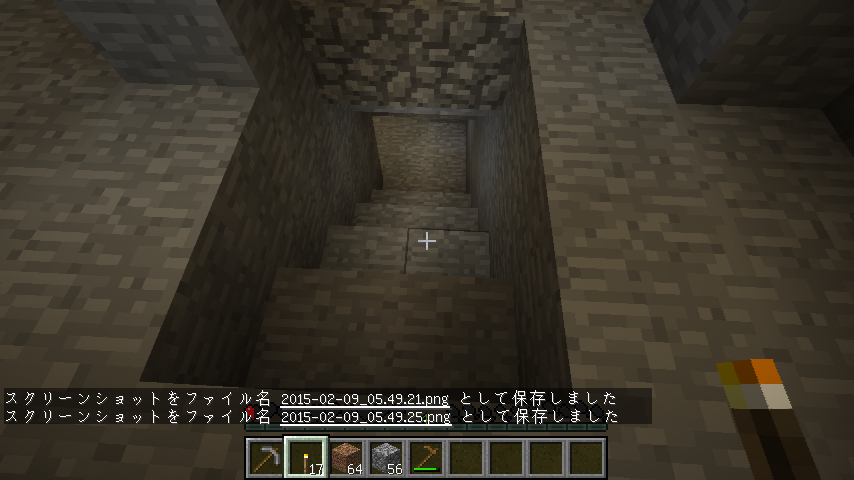Select the cobblestone stack of 56
This screenshot has height=480, width=854.
pos(385,458)
